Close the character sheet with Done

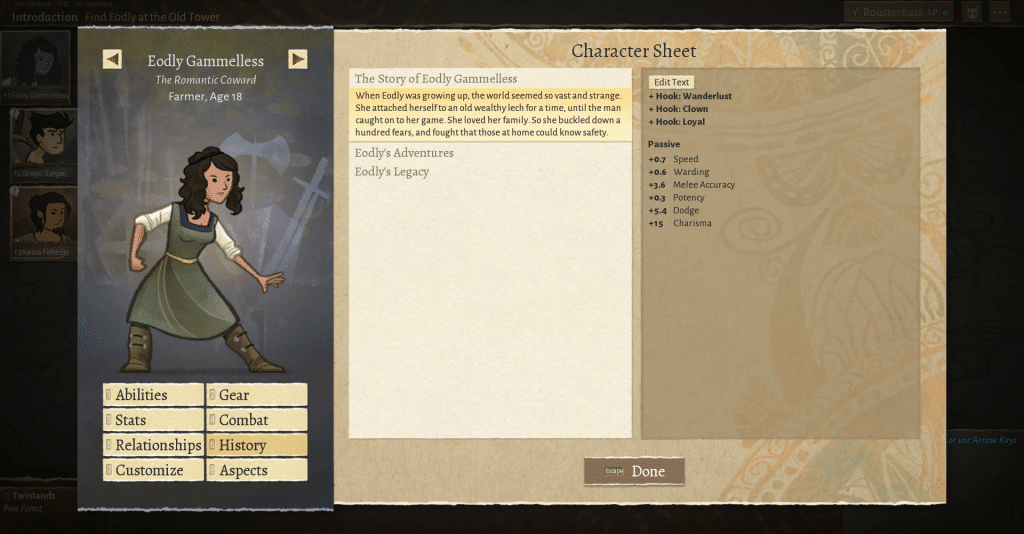click(634, 471)
